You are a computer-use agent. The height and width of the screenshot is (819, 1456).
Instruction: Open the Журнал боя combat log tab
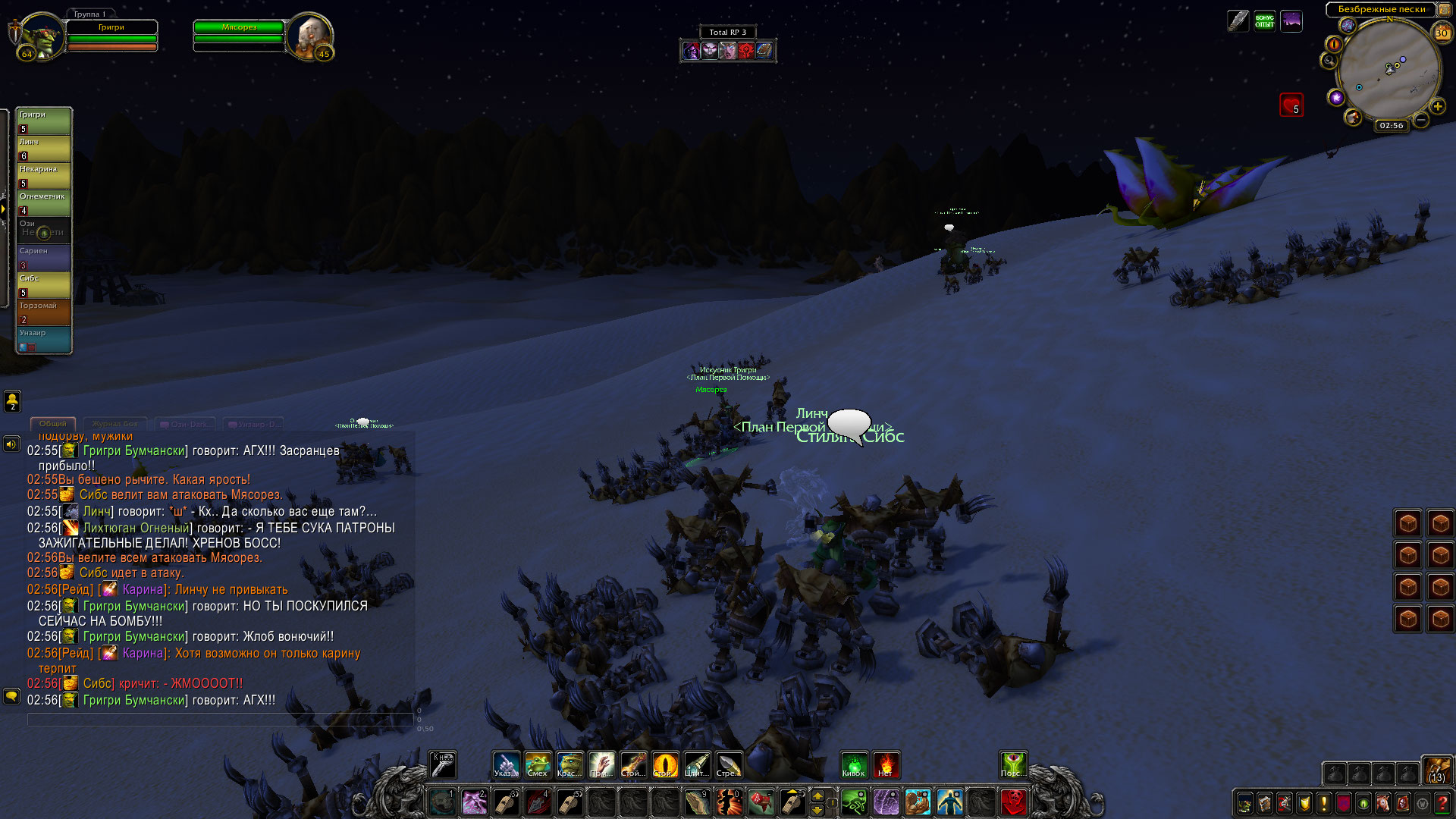pyautogui.click(x=115, y=424)
